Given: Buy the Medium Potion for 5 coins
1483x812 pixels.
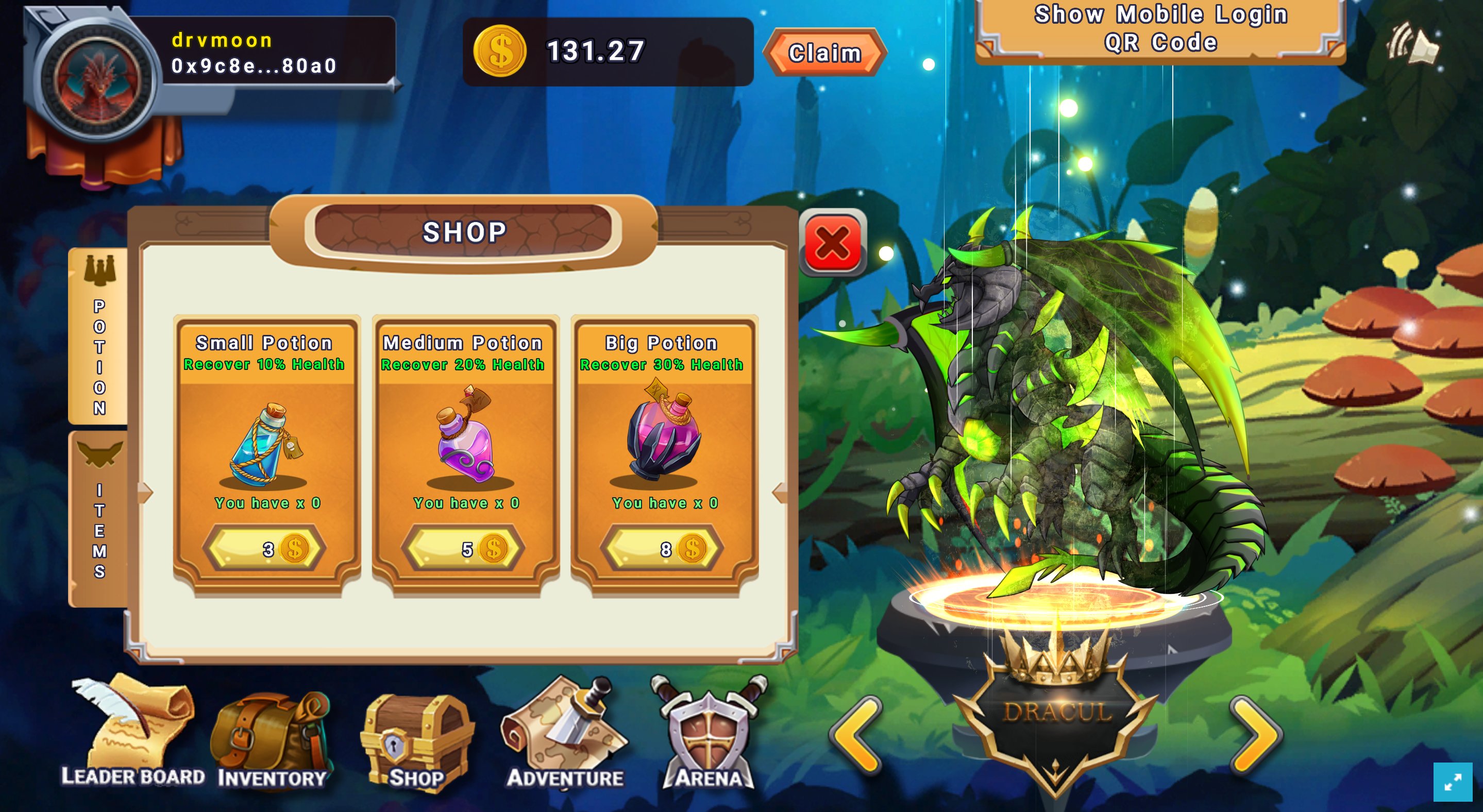Looking at the screenshot, I should coord(463,549).
